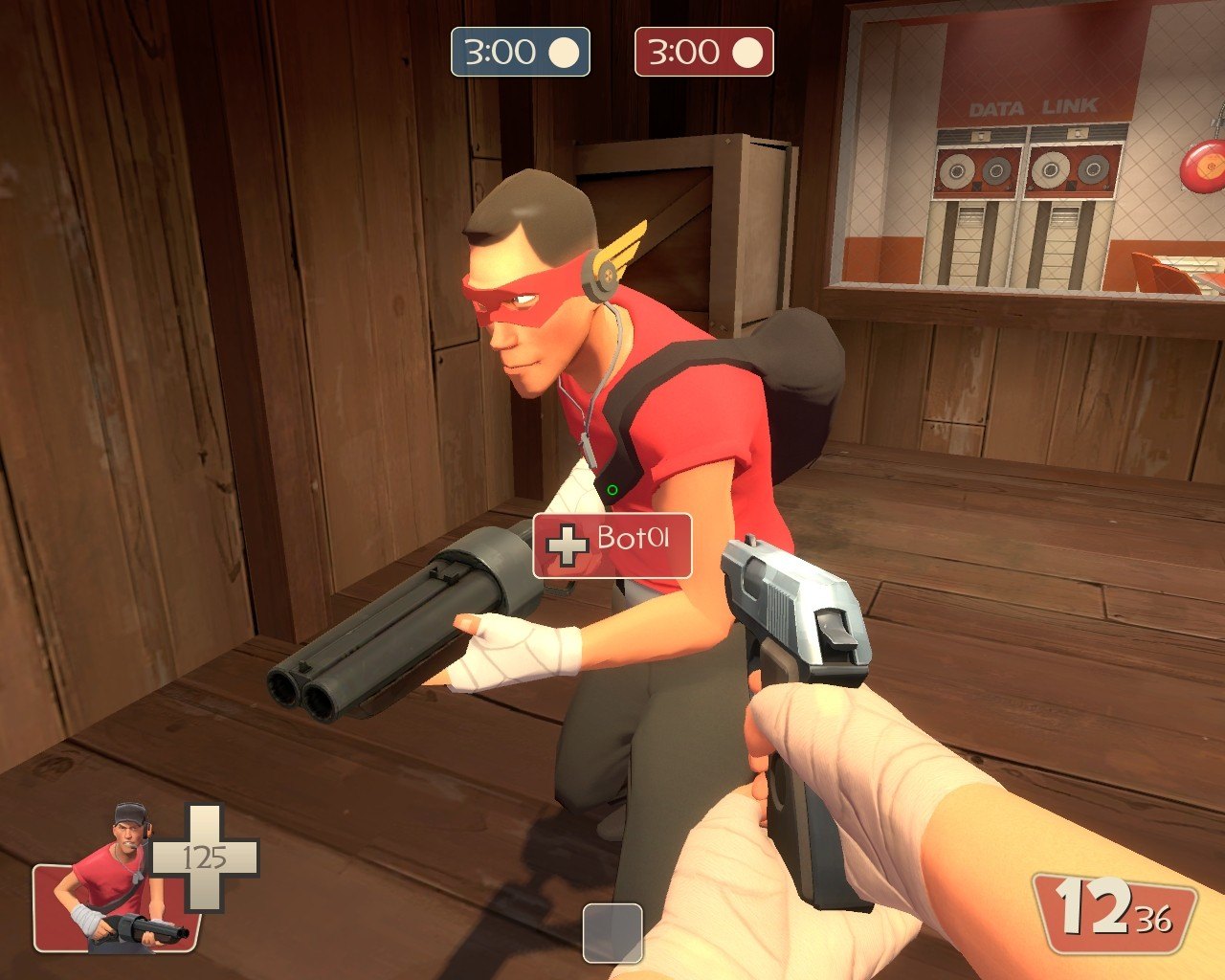The image size is (1225, 980).
Task: Select the Bot01 player name tag
Action: tap(612, 546)
